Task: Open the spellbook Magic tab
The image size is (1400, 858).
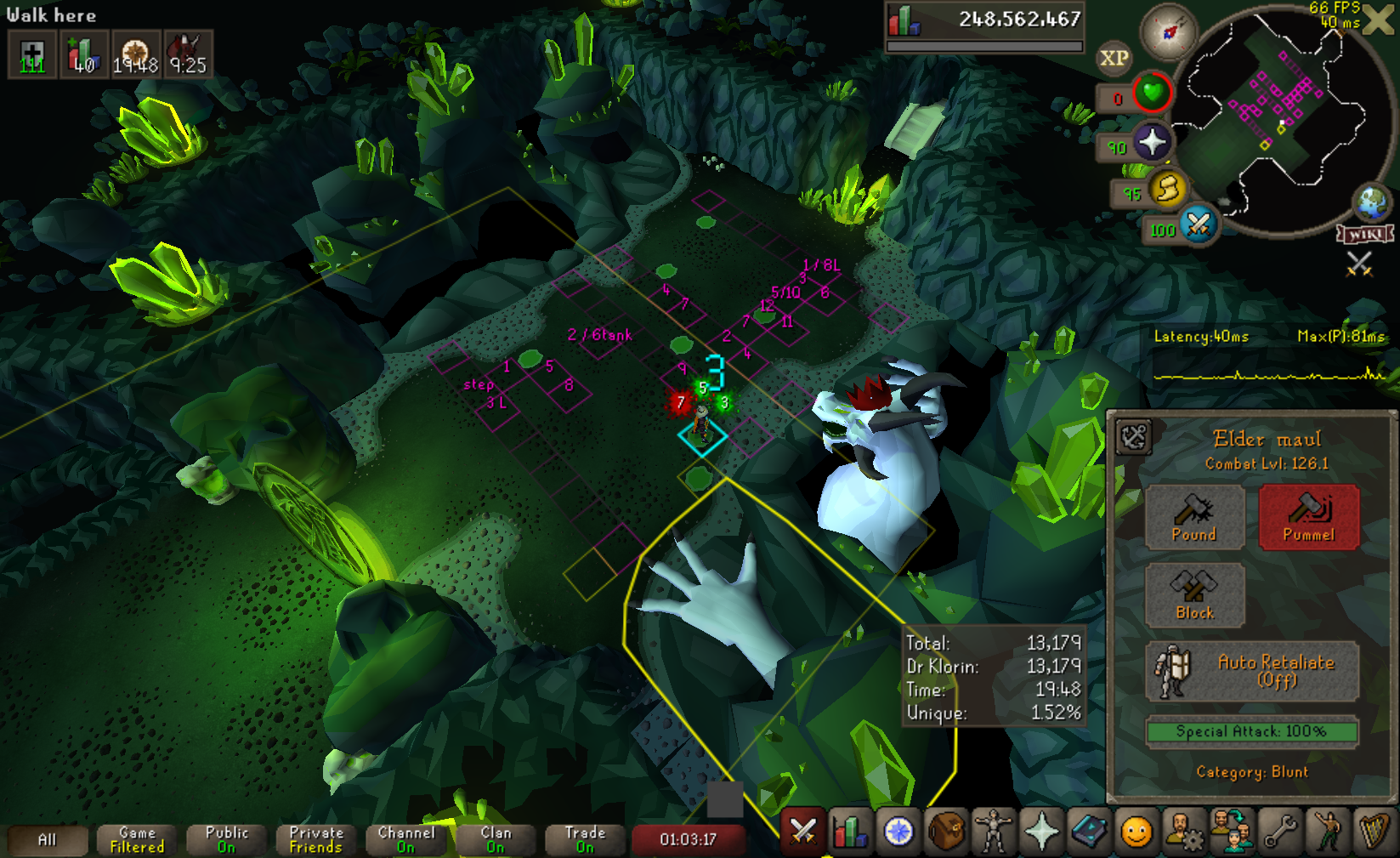Action: pyautogui.click(x=1089, y=832)
